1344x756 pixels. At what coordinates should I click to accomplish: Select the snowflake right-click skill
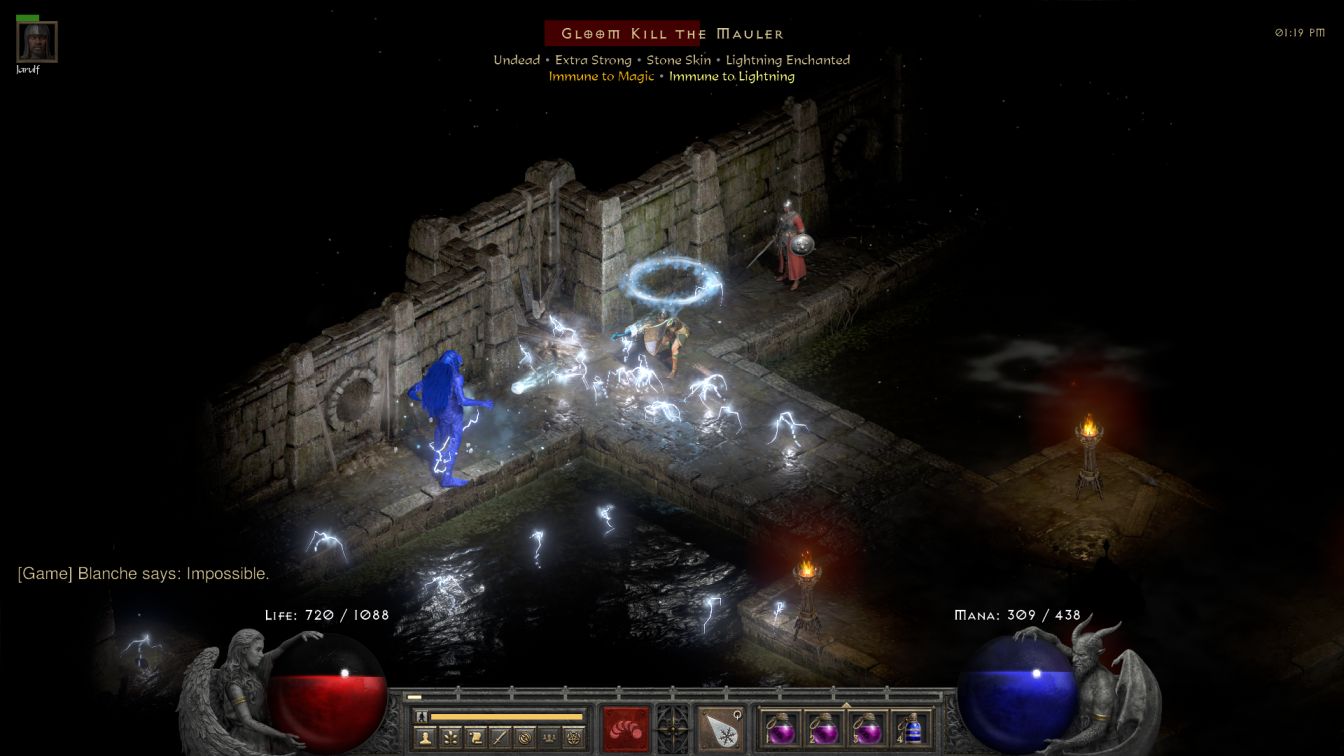[x=719, y=727]
